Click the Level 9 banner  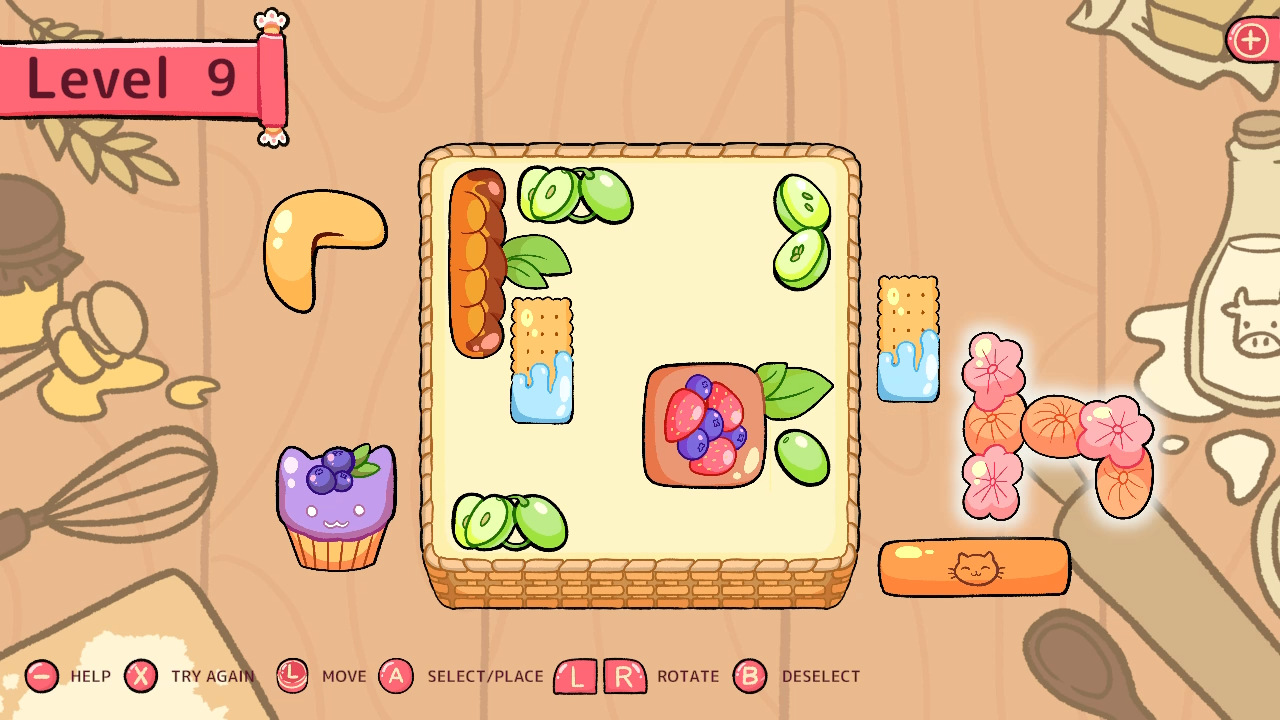(128, 78)
